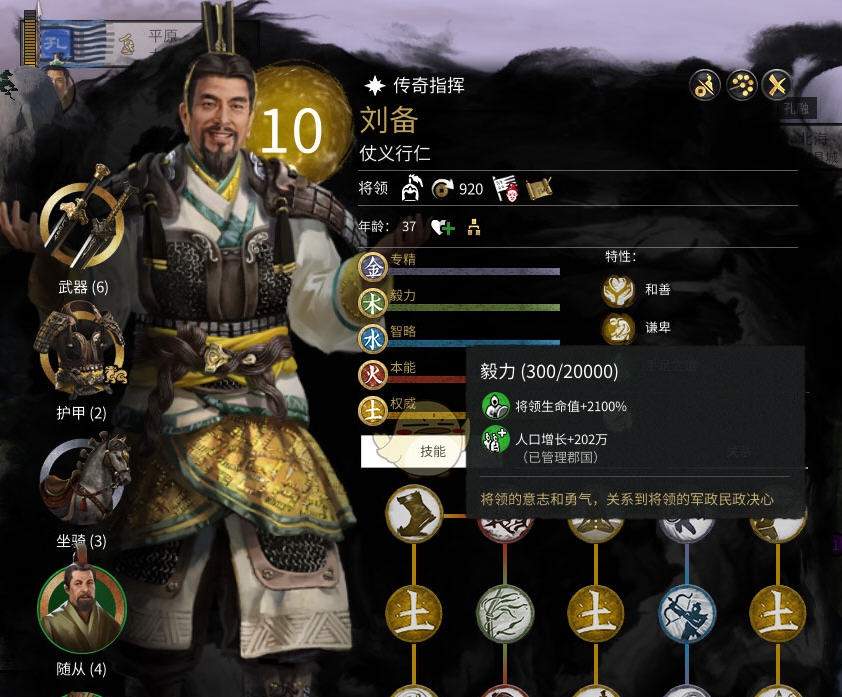Click the scroll icon in general row
The image size is (842, 697).
point(539,188)
